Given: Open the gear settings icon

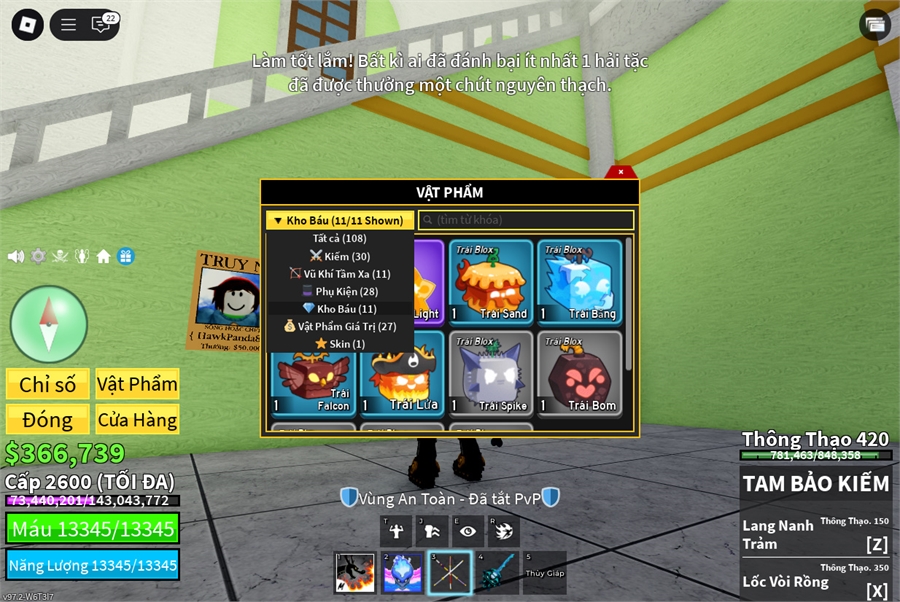Looking at the screenshot, I should pos(38,256).
